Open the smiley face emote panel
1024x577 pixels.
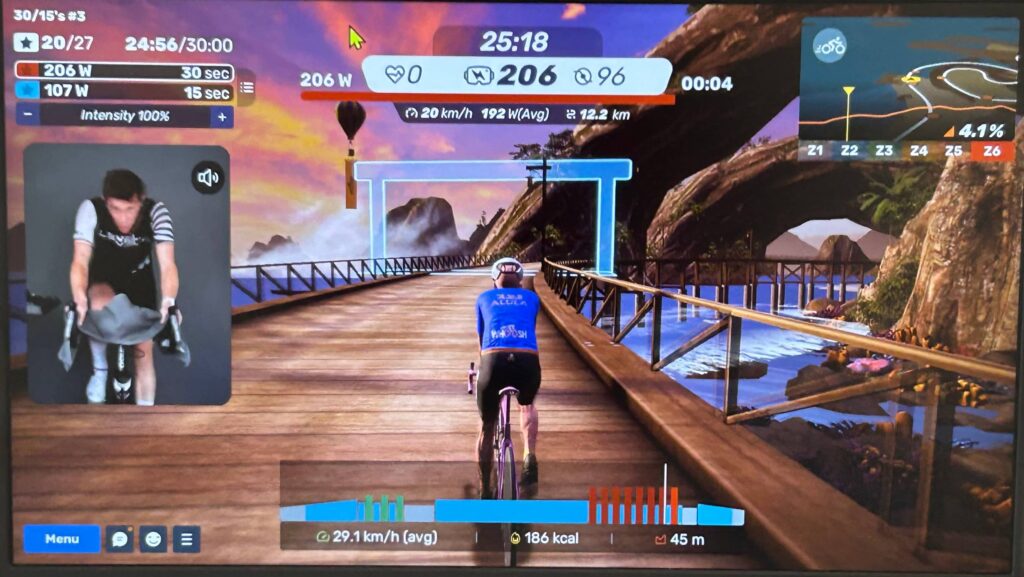(x=153, y=539)
